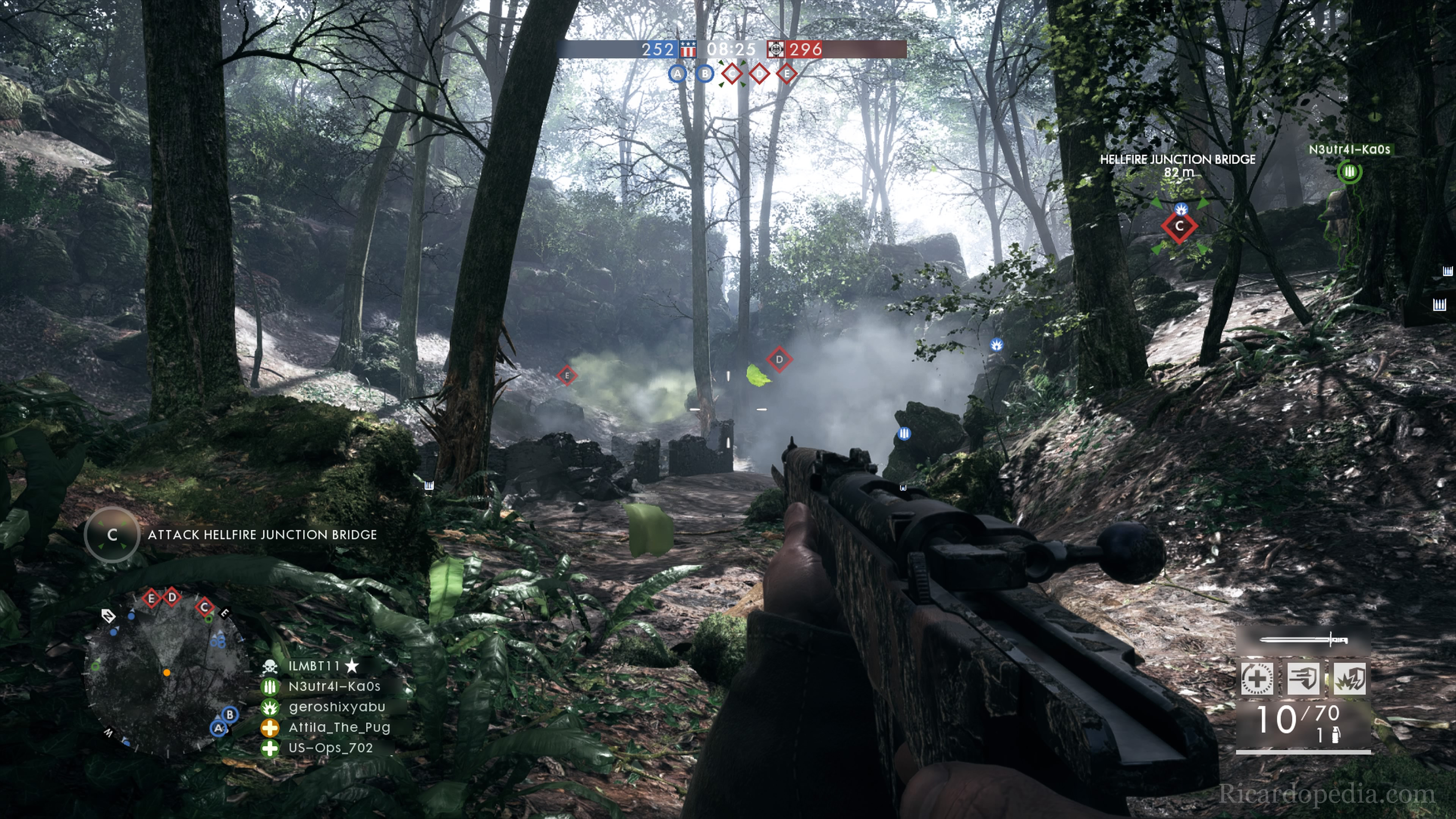This screenshot has width=1456, height=819.
Task: Click flag E in the top capture bar
Action: [x=786, y=74]
